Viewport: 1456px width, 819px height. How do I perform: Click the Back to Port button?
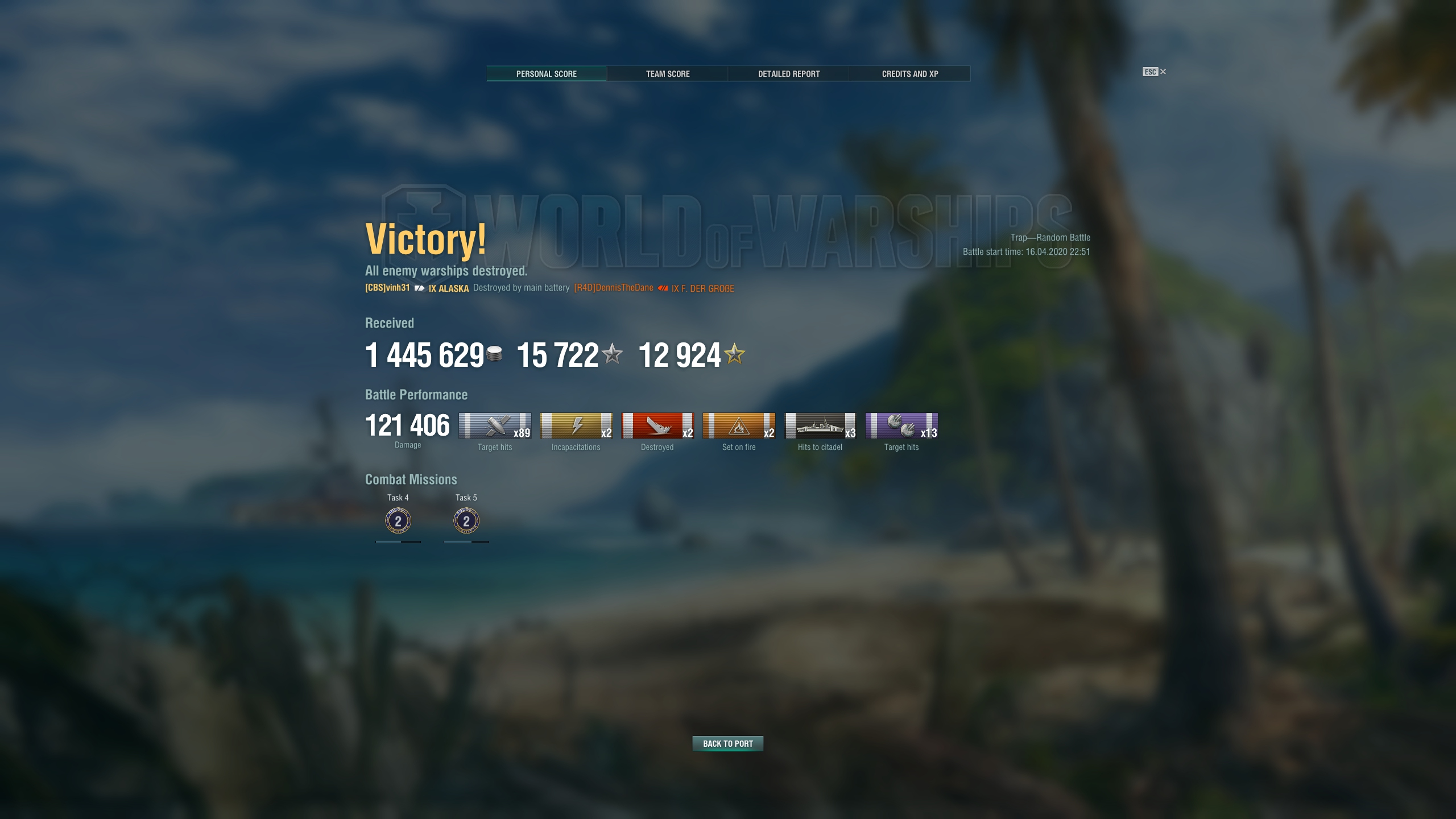pyautogui.click(x=727, y=743)
